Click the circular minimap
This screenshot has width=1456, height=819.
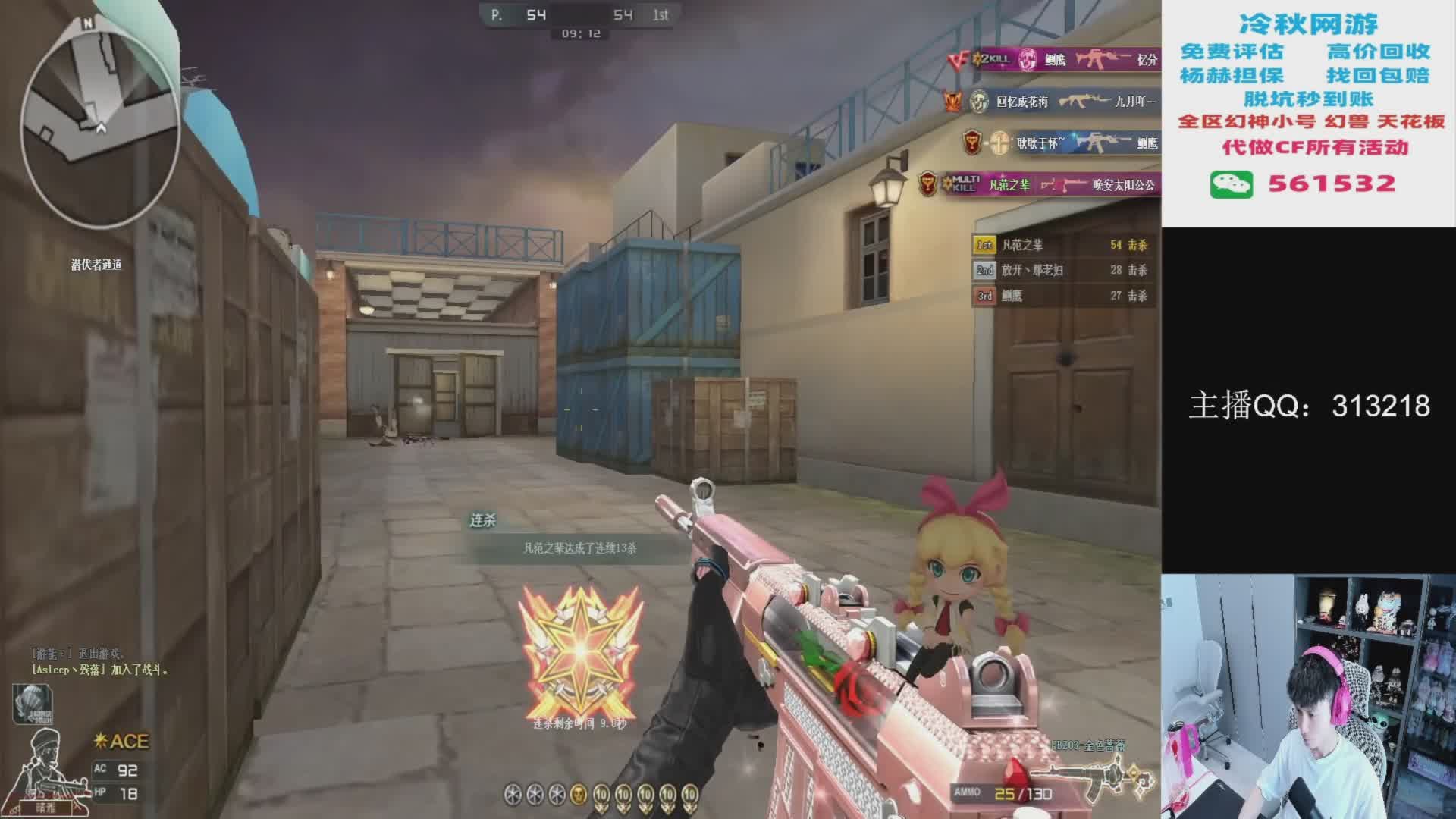(x=99, y=121)
